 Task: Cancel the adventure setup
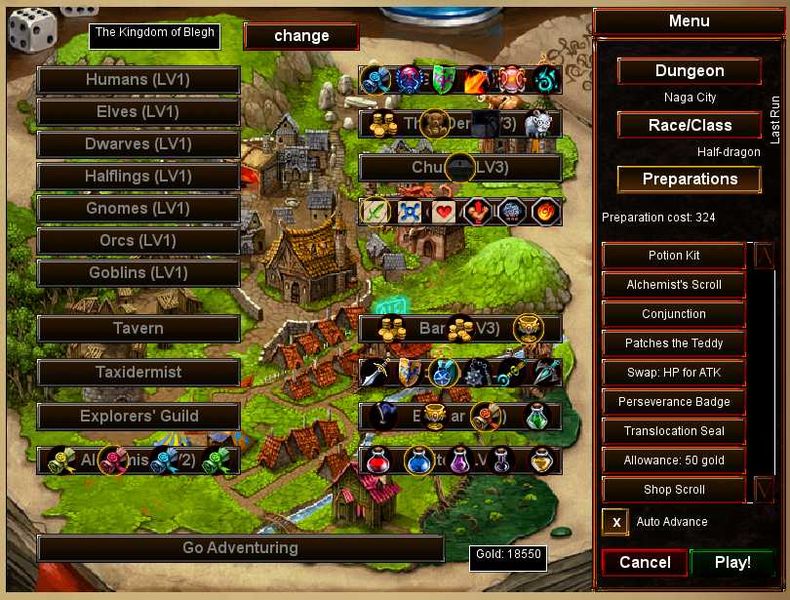(x=644, y=562)
